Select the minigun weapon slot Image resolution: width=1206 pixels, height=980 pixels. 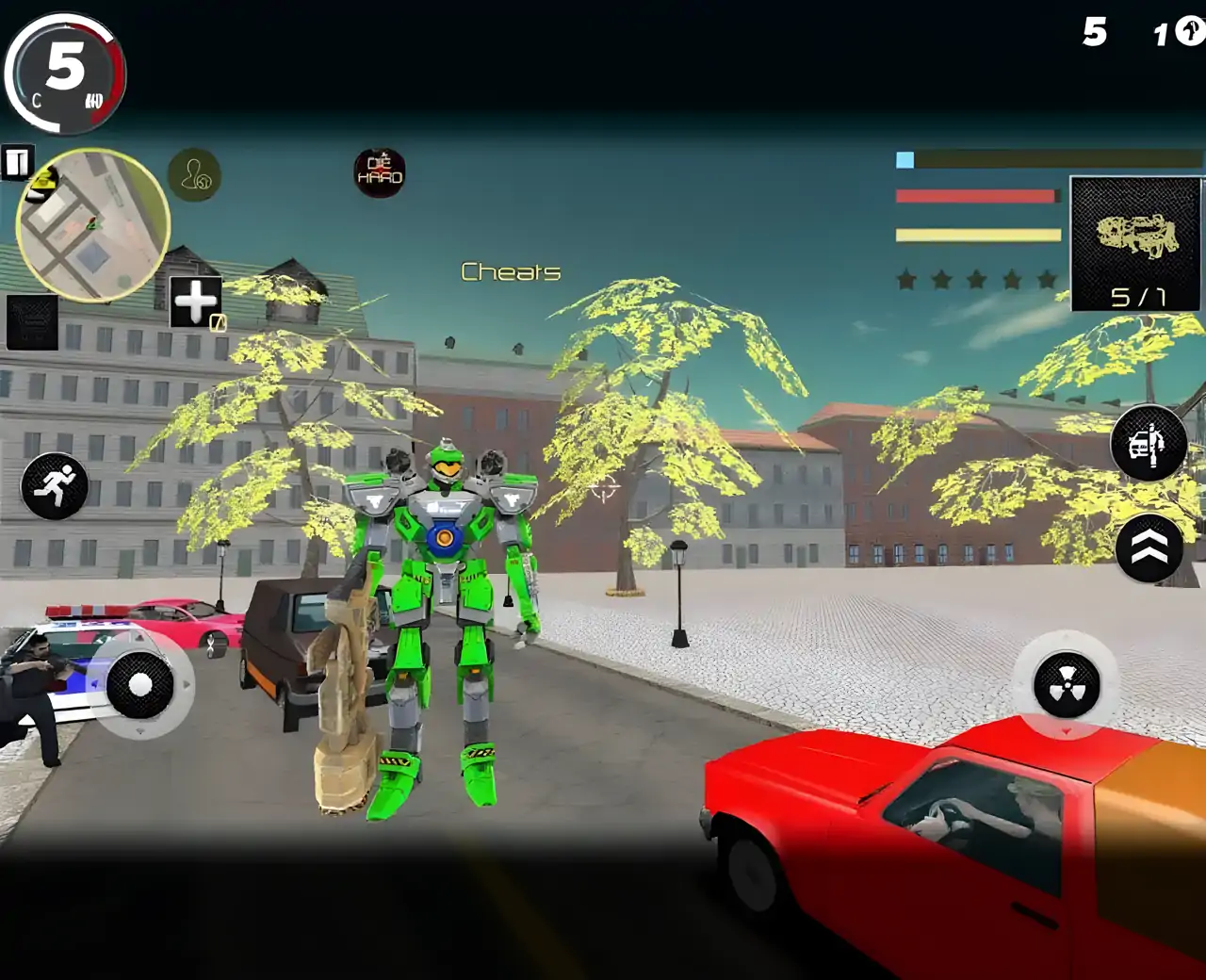pos(1136,243)
